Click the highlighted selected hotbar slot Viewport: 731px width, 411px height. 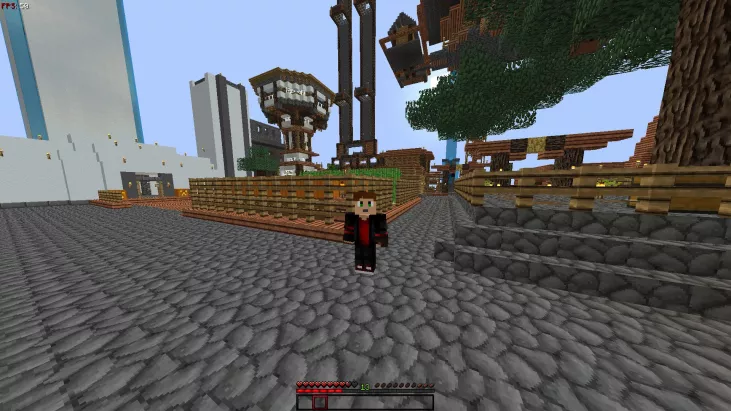point(321,403)
